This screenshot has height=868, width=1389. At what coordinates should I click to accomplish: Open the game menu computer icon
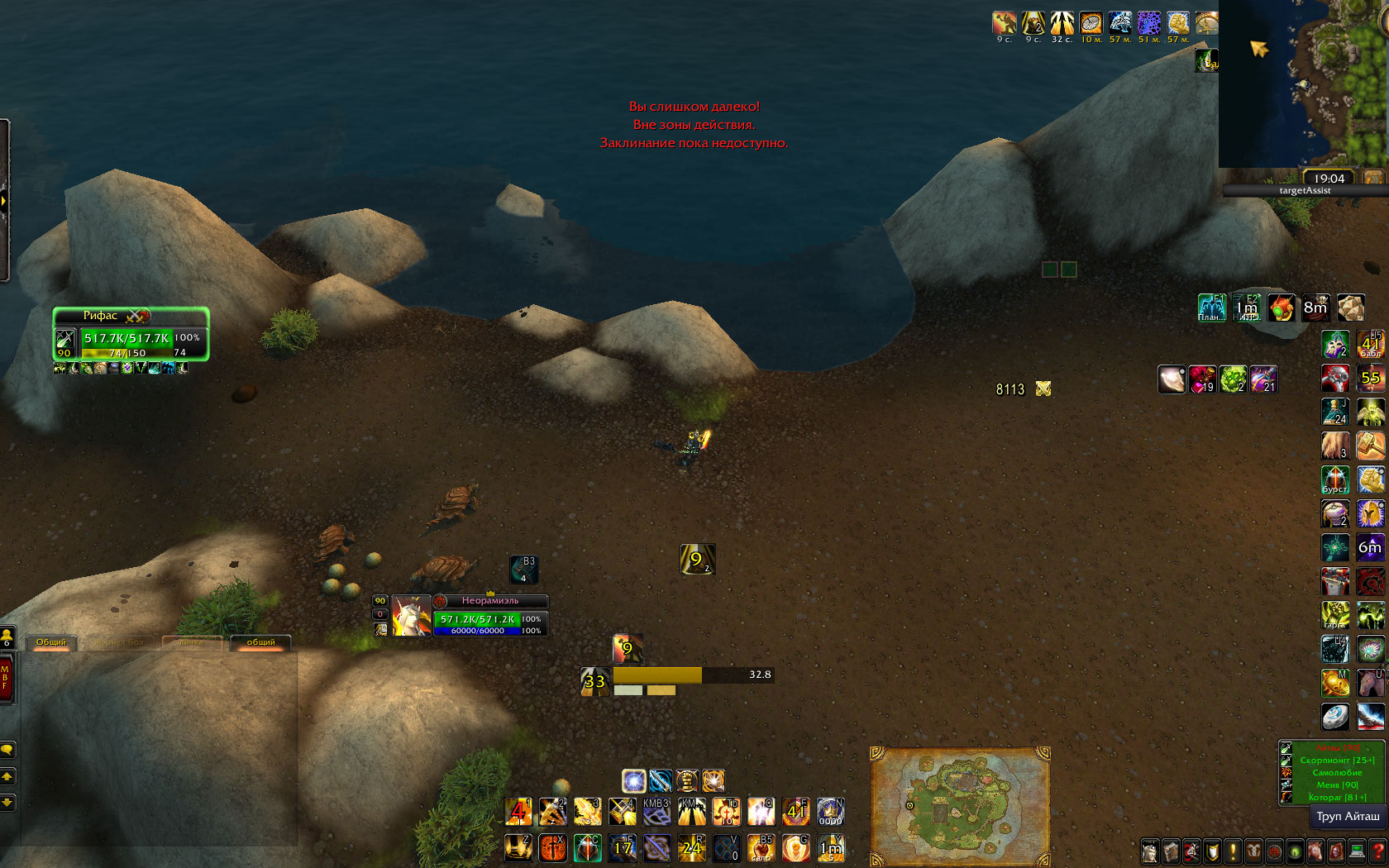pyautogui.click(x=1357, y=851)
